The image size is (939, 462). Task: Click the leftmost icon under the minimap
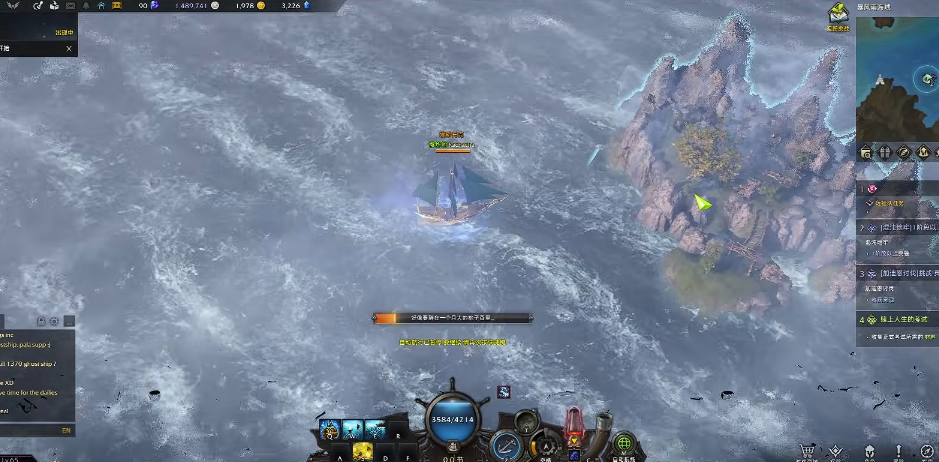(x=866, y=152)
